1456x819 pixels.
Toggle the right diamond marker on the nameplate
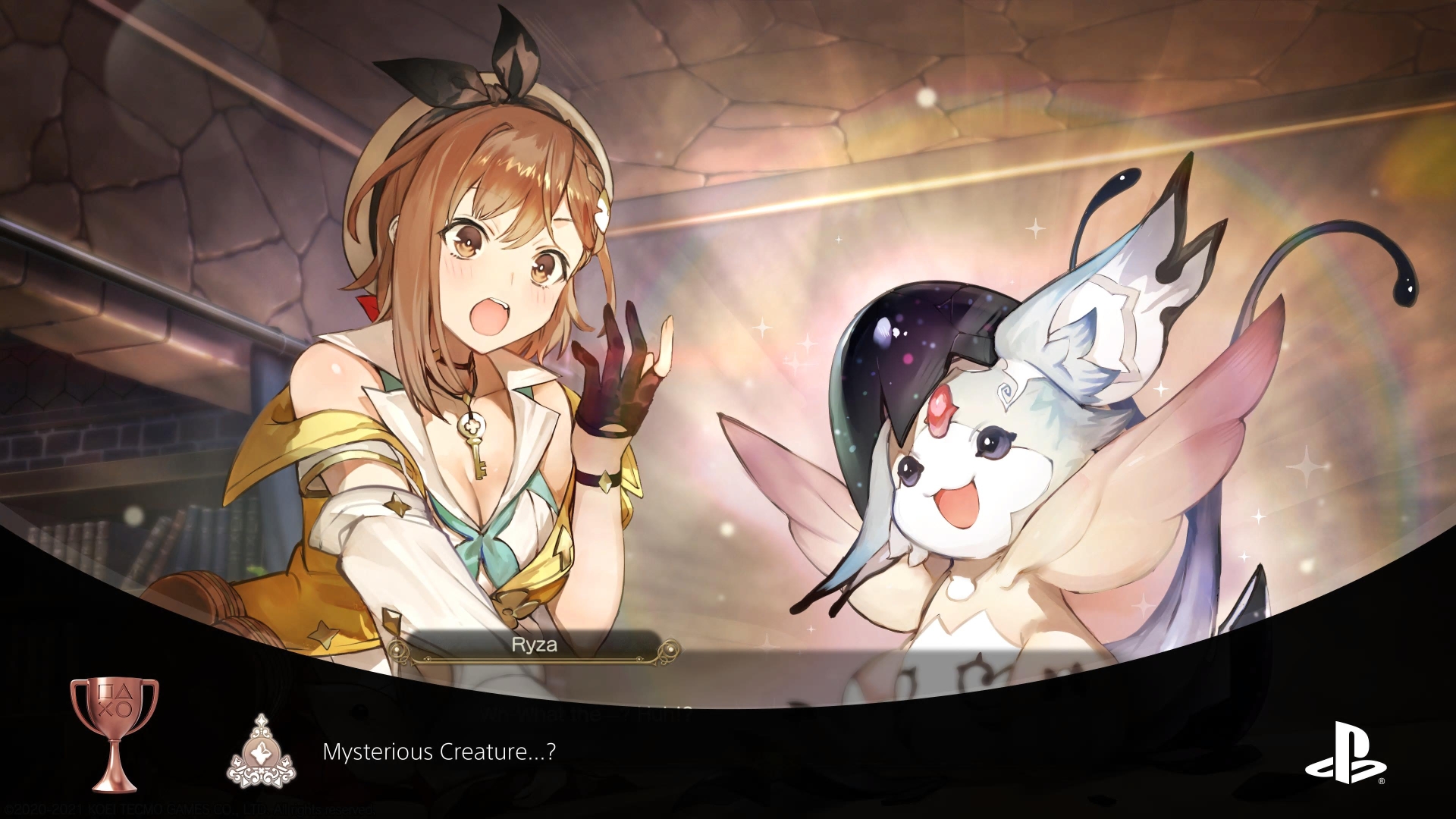pos(670,648)
